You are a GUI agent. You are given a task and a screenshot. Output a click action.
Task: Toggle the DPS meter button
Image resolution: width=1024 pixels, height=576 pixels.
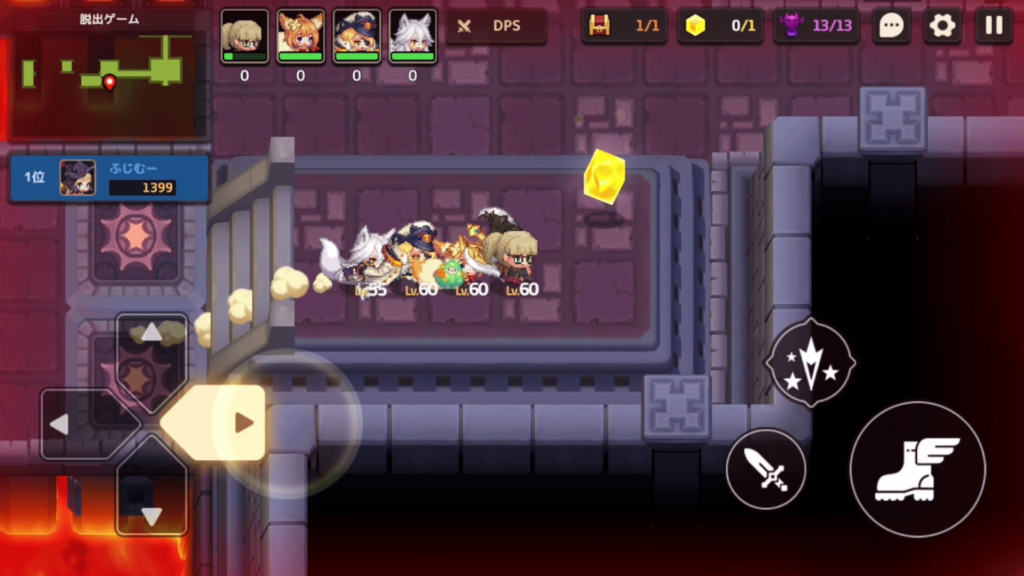point(495,26)
